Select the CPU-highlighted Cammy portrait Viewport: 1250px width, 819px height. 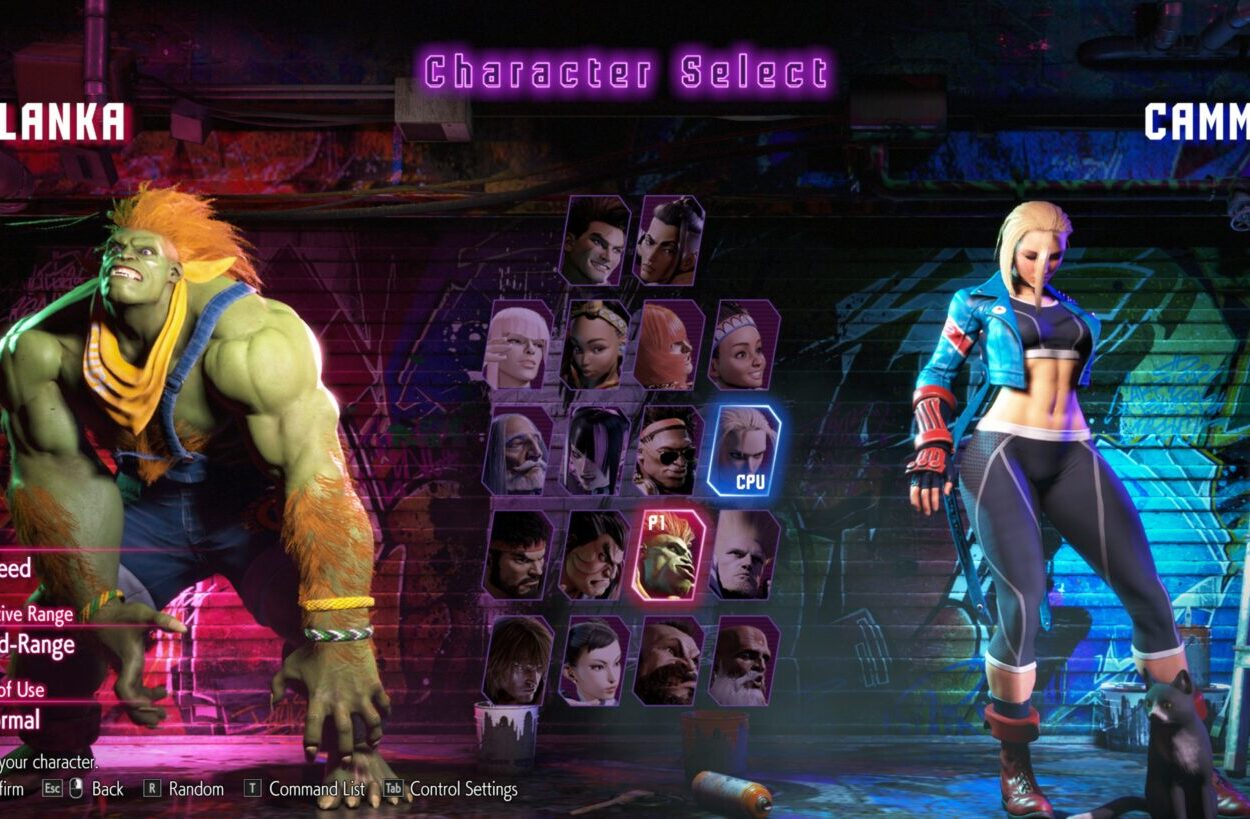744,451
